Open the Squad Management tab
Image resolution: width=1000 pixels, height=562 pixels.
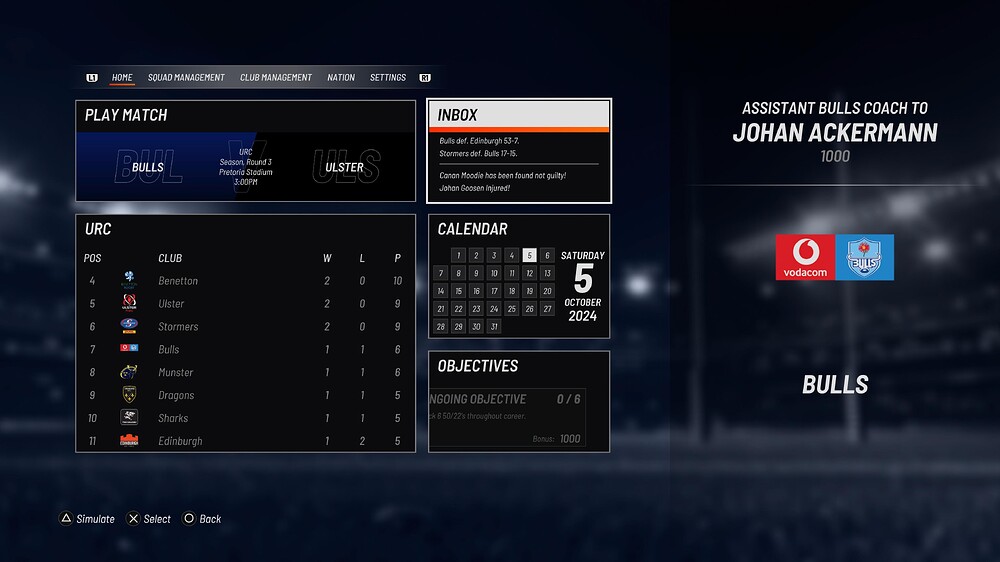point(186,77)
